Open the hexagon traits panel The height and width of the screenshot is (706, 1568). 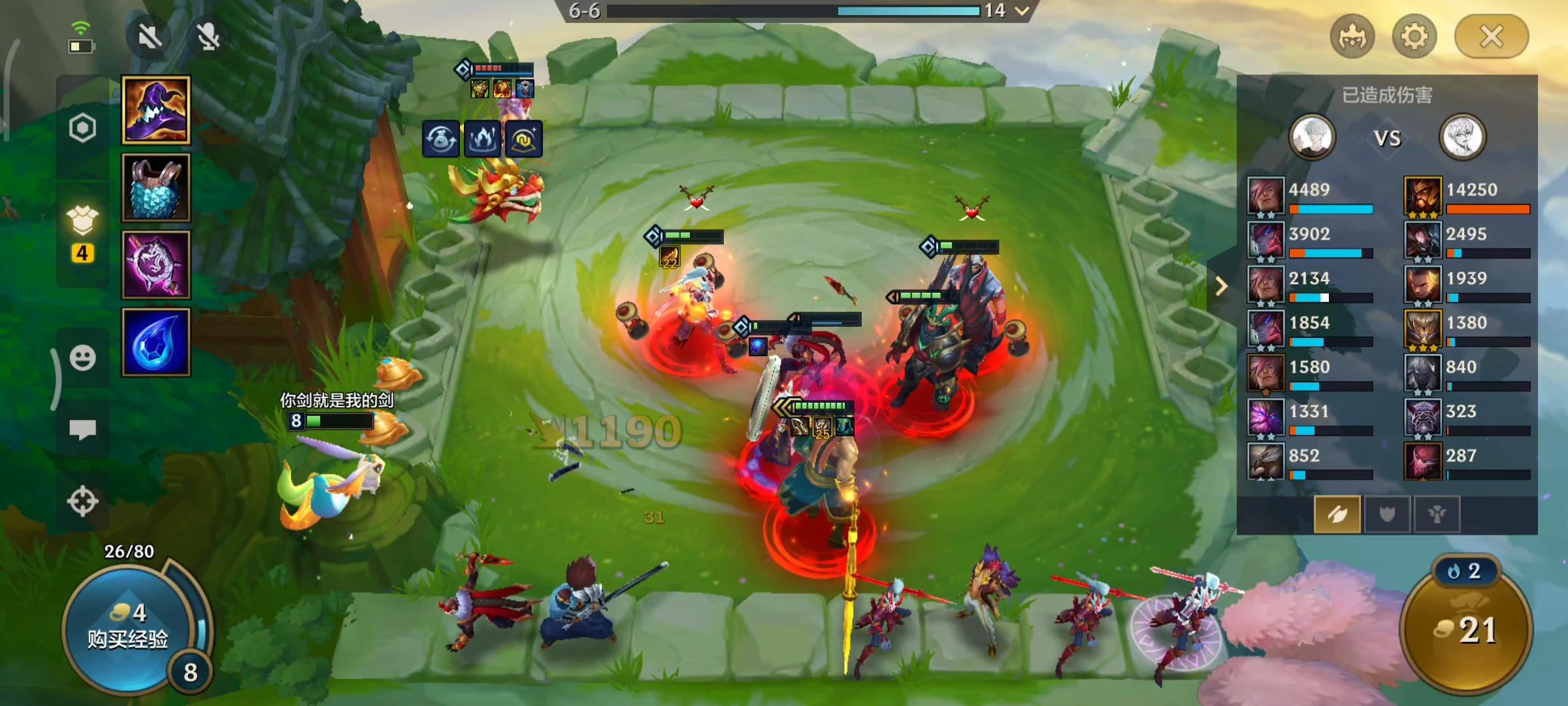83,128
